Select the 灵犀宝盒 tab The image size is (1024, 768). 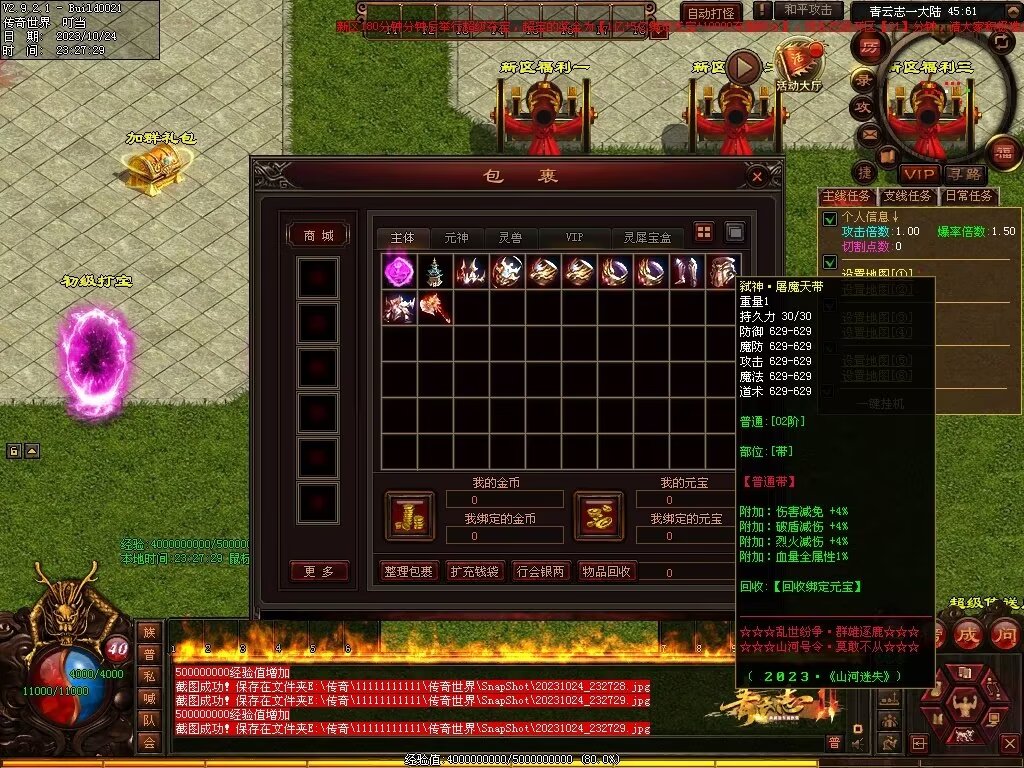648,238
